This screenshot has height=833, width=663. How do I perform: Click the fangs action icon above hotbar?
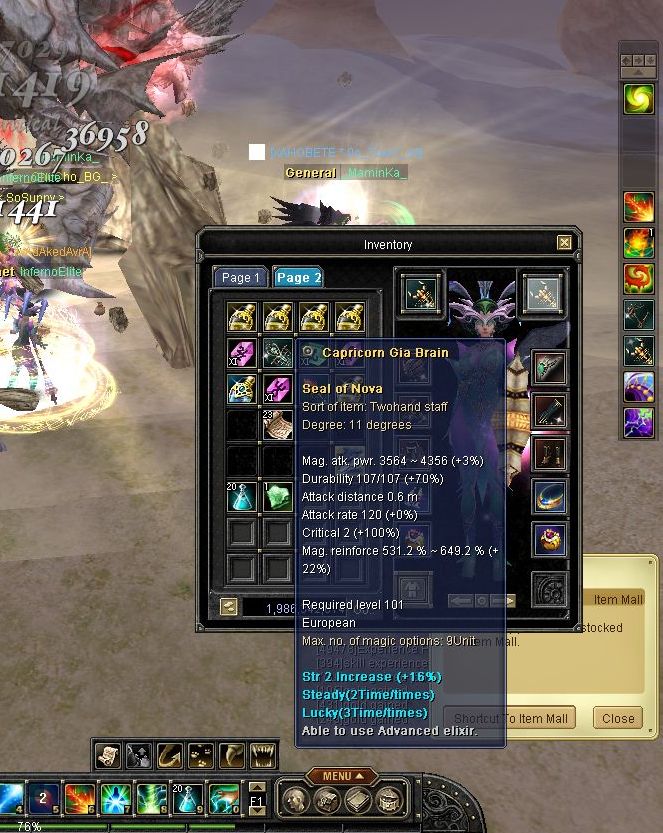(x=264, y=754)
